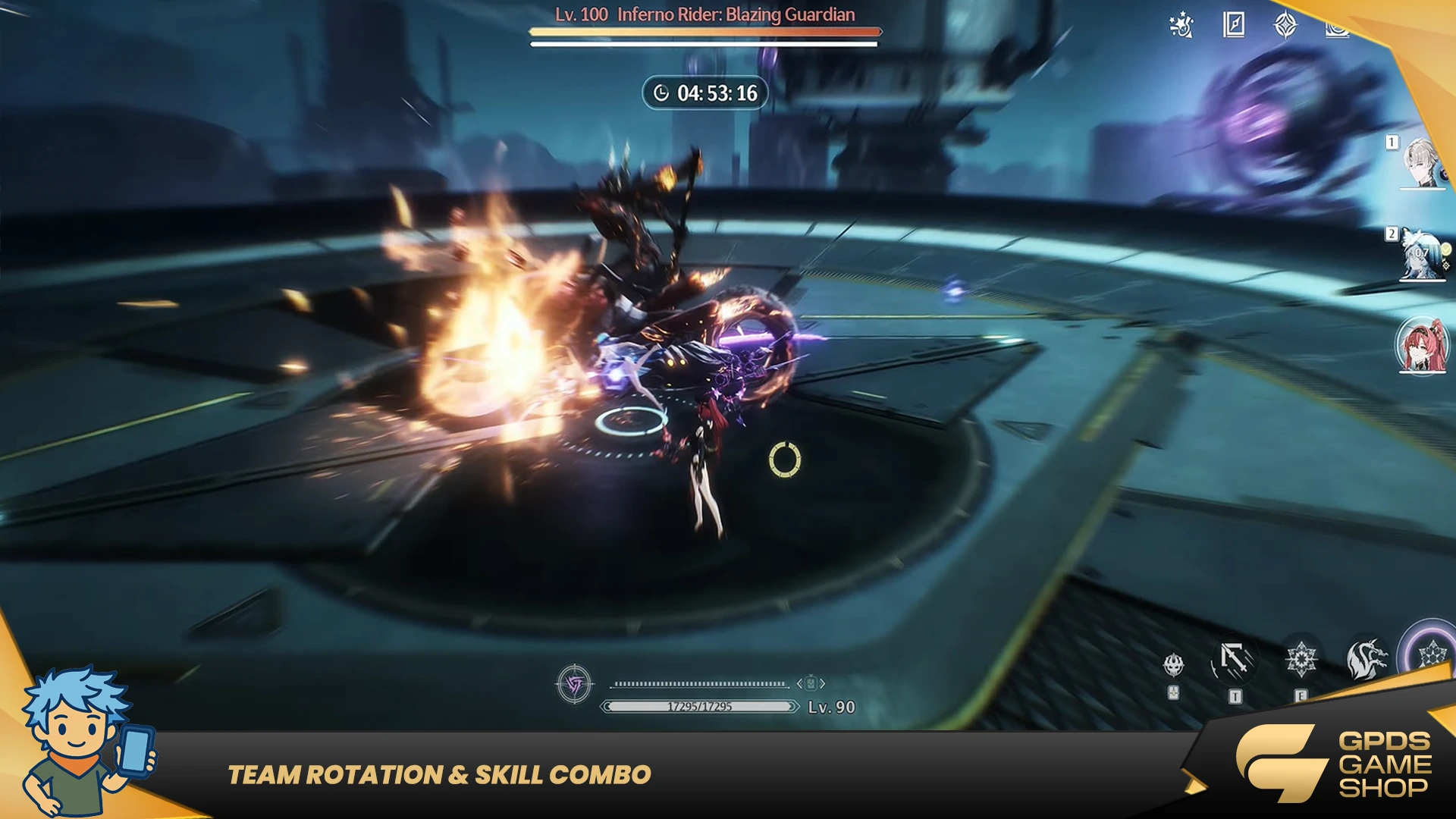1456x819 pixels.
Task: Use the diagonal sword strike skill
Action: point(1235,660)
